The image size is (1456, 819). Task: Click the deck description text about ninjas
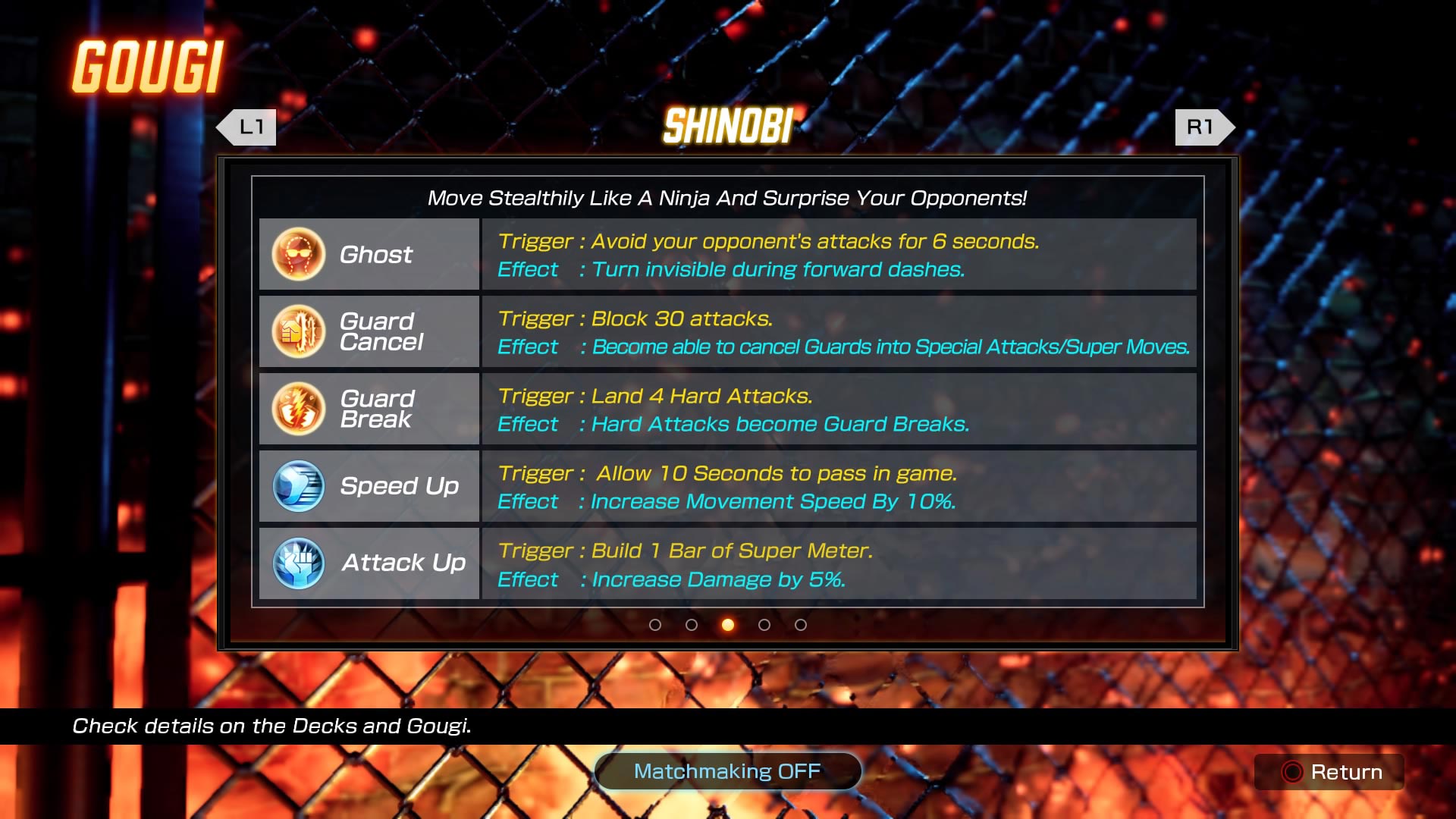(727, 199)
